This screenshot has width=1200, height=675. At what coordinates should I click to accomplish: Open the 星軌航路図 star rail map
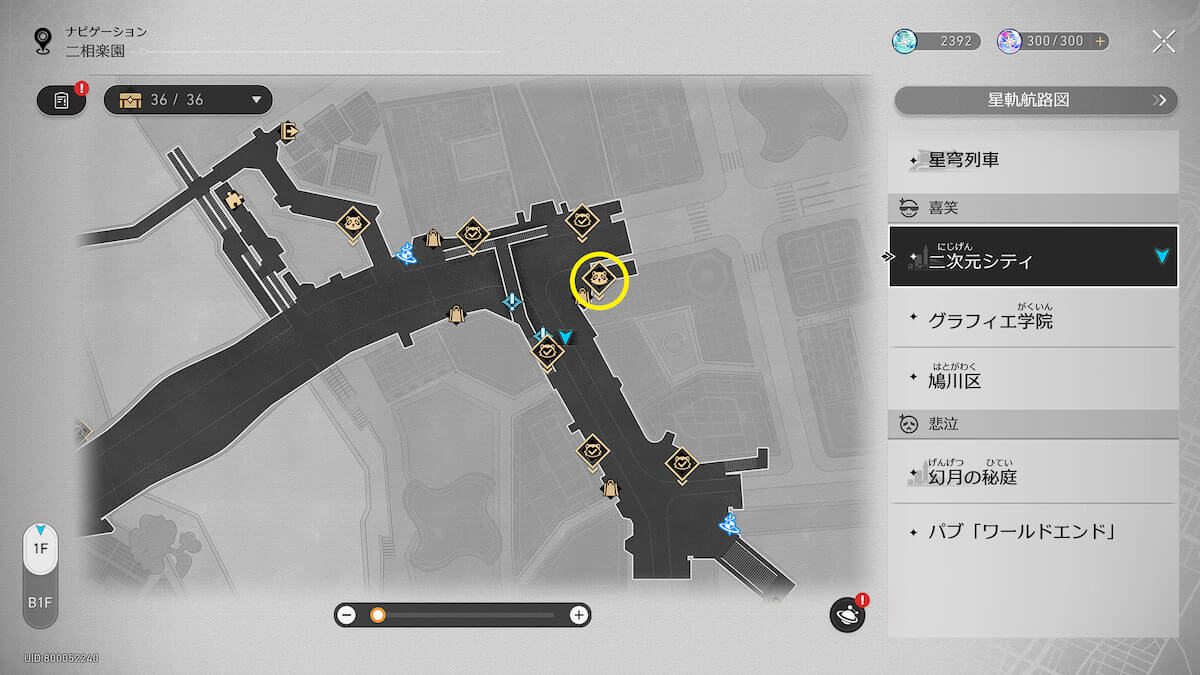tap(1033, 100)
